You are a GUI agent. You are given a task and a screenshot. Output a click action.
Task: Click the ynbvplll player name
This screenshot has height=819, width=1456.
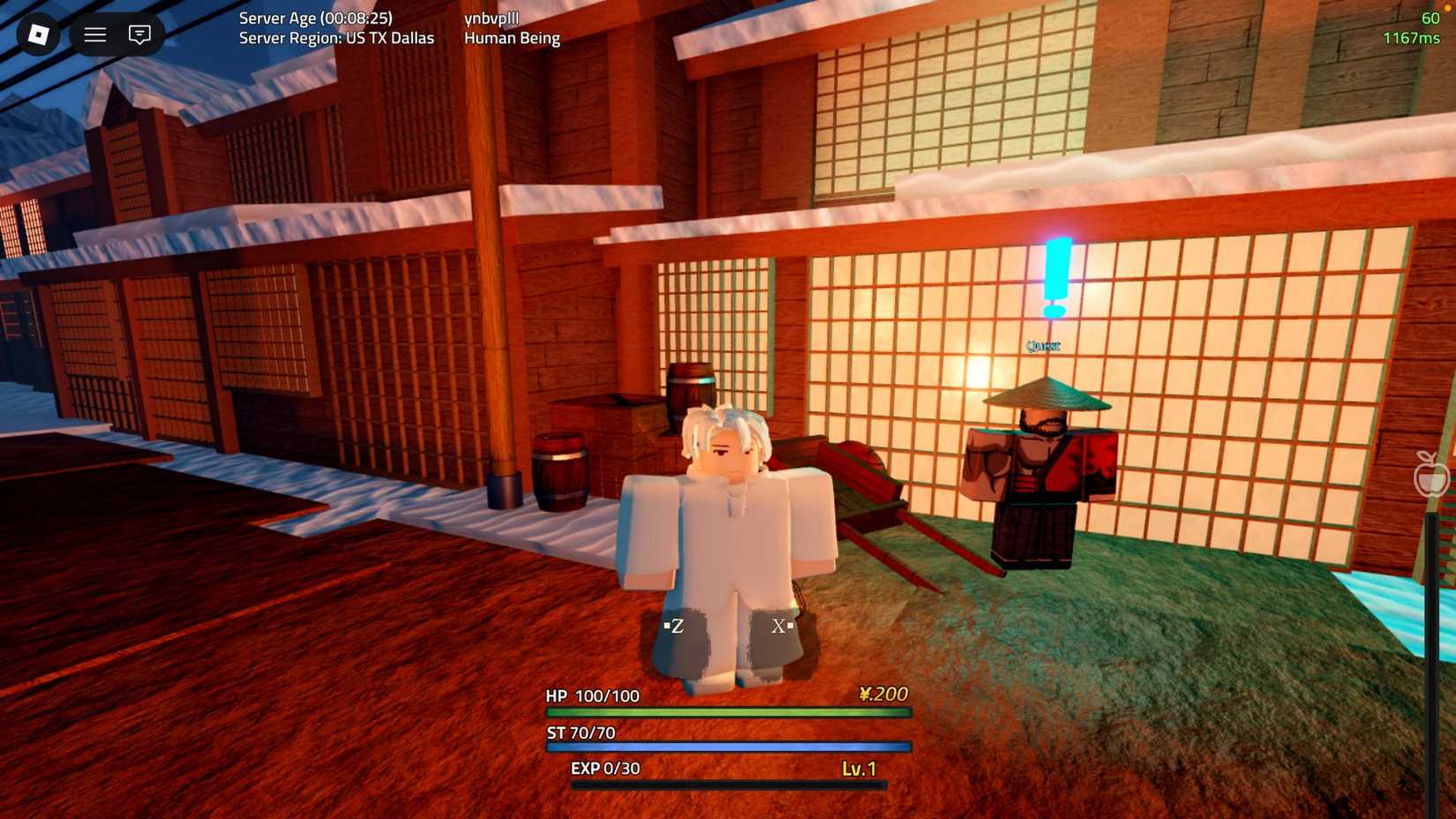pos(492,17)
